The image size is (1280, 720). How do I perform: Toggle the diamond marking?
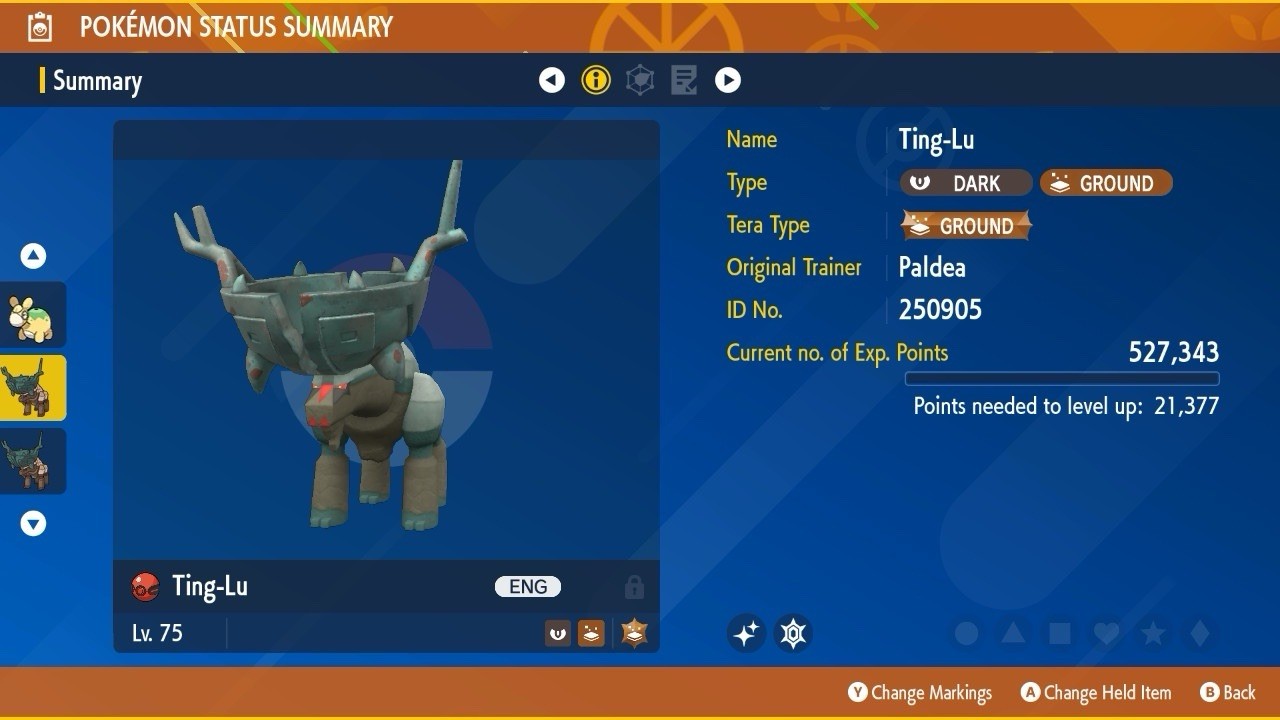click(x=1200, y=633)
